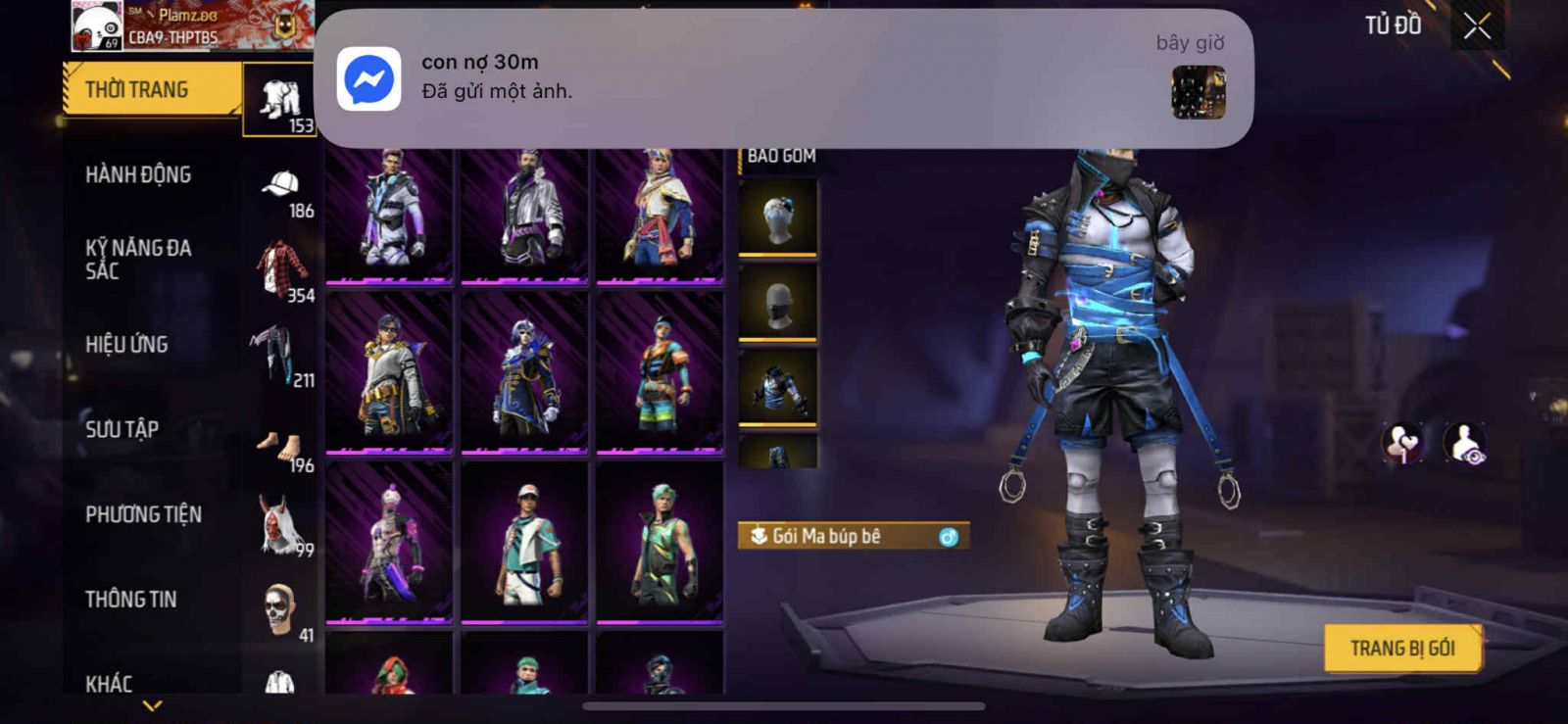Image resolution: width=1568 pixels, height=724 pixels.
Task: Switch to Hành Động category
Action: point(138,175)
